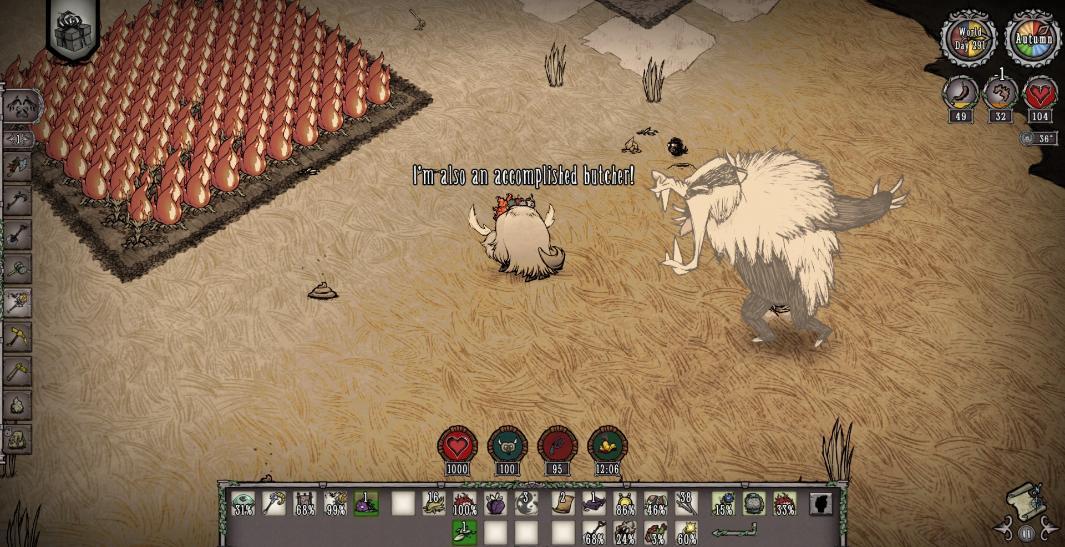
Task: Select the eyebrella slot at 31%
Action: 243,503
